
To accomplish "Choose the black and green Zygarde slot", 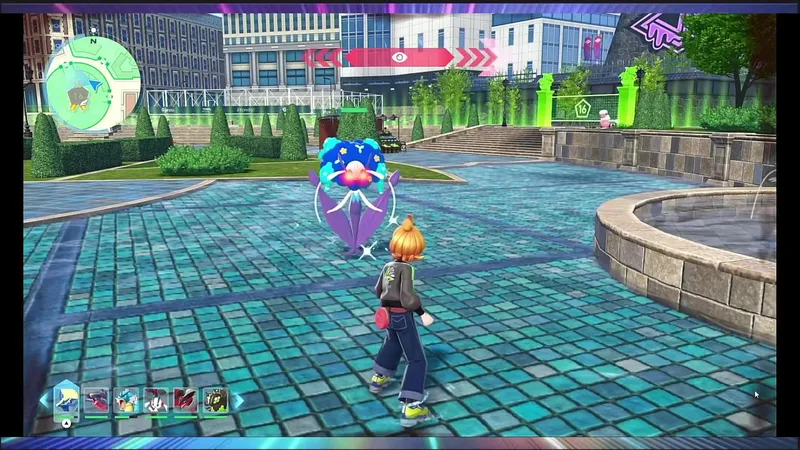I will click(x=215, y=401).
